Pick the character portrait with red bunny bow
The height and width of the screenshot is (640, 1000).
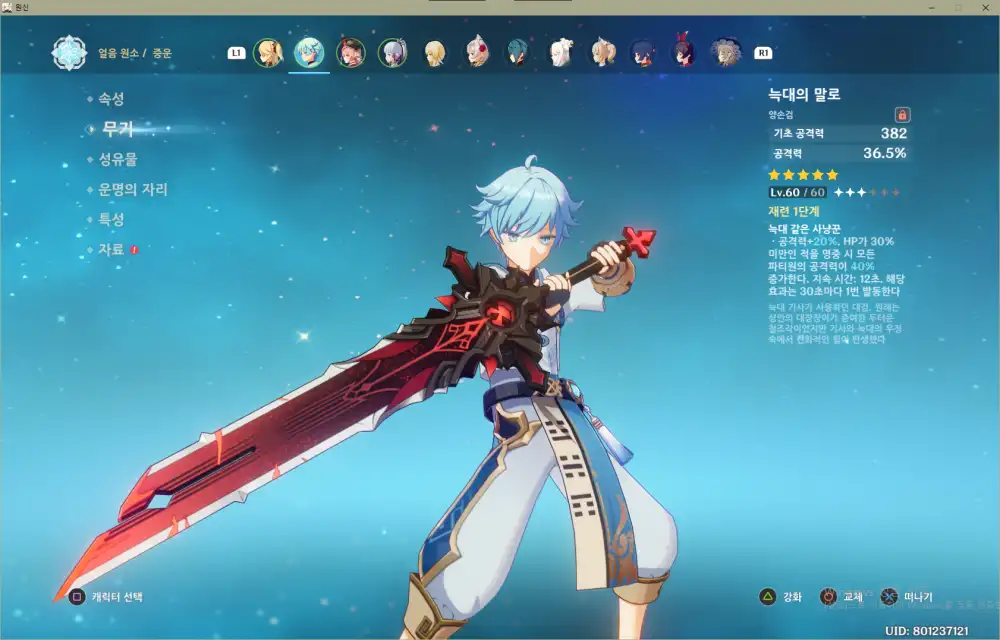click(x=684, y=52)
